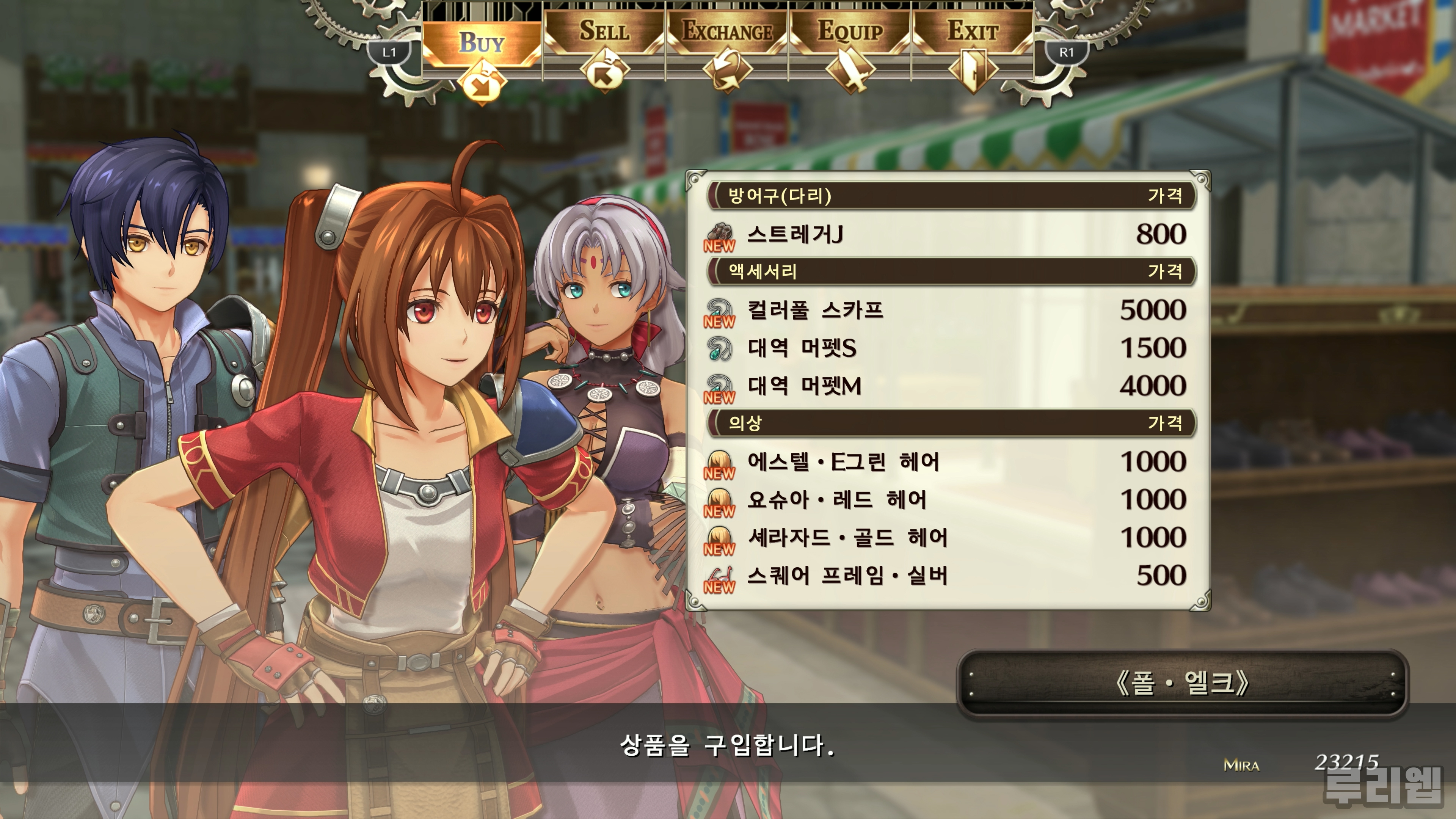Choose Exit to leave the shop
The width and height of the screenshot is (1456, 819).
(973, 31)
